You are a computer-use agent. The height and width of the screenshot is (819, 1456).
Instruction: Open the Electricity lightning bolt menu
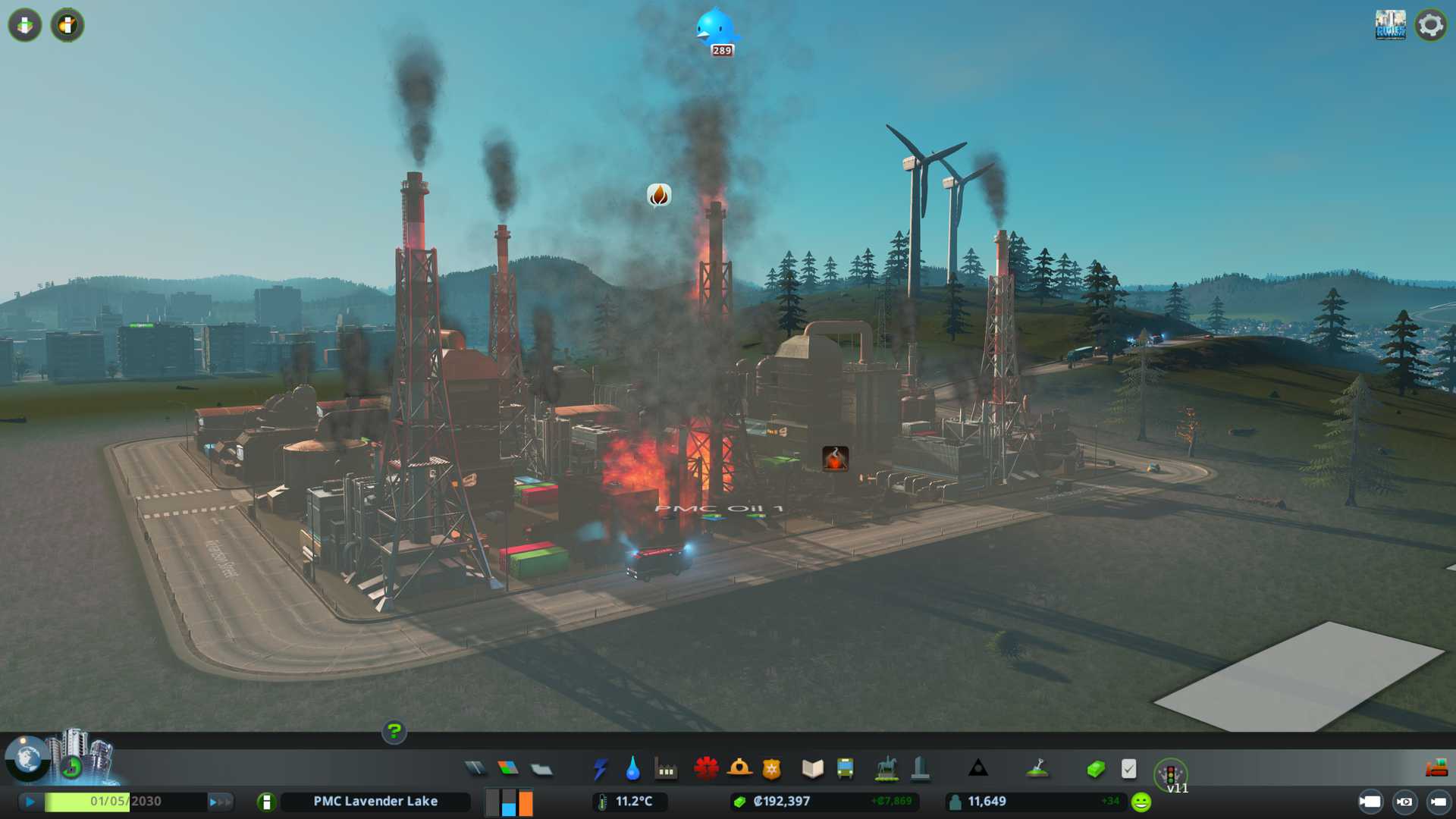[x=601, y=769]
